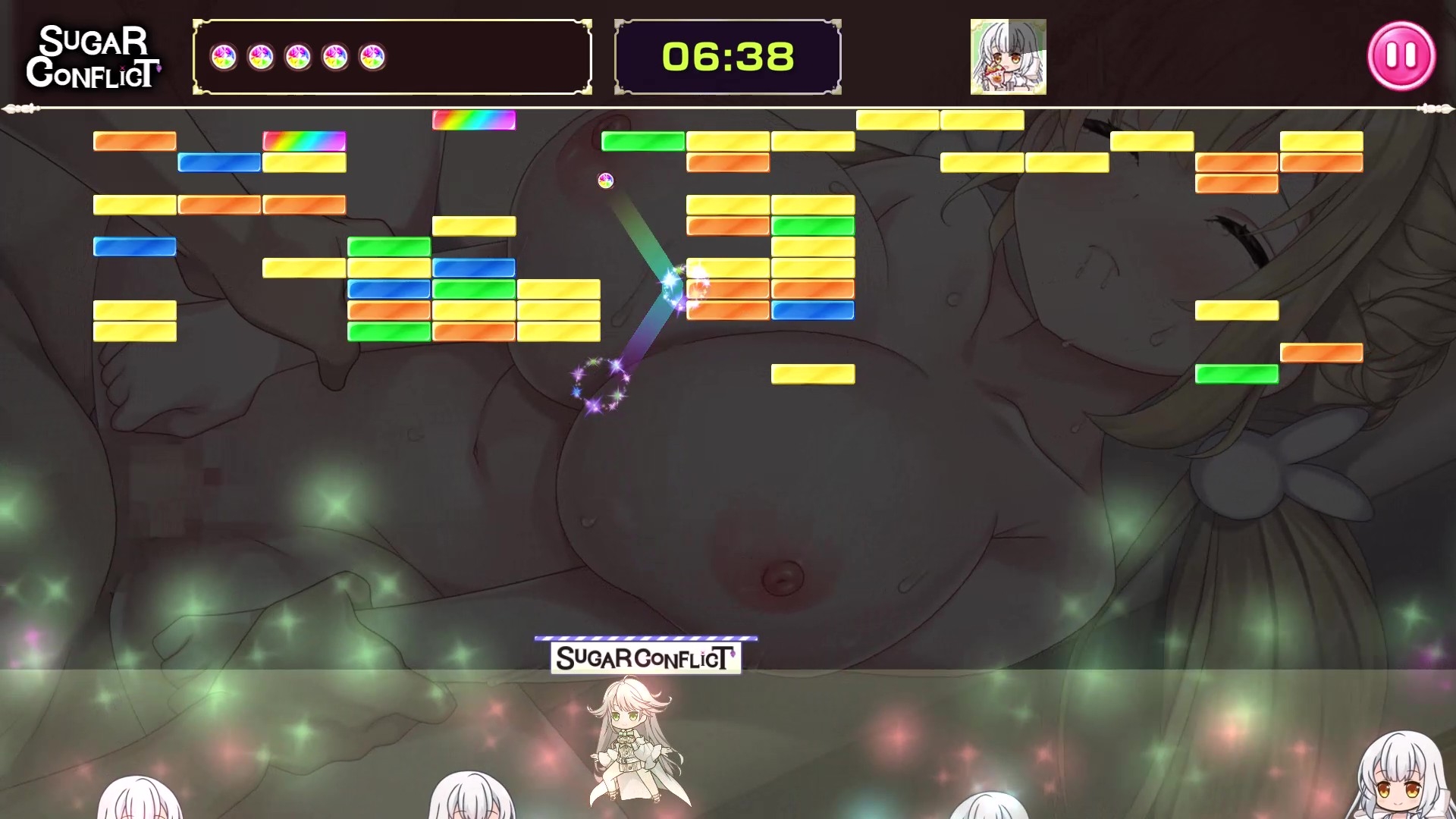Click the character portrait next to the timer
This screenshot has width=1456, height=819.
pyautogui.click(x=1009, y=57)
